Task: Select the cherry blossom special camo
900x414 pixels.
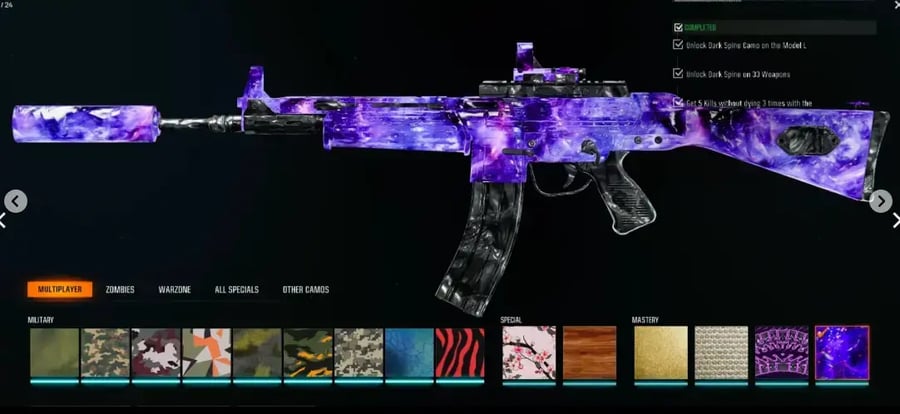Action: pos(527,352)
